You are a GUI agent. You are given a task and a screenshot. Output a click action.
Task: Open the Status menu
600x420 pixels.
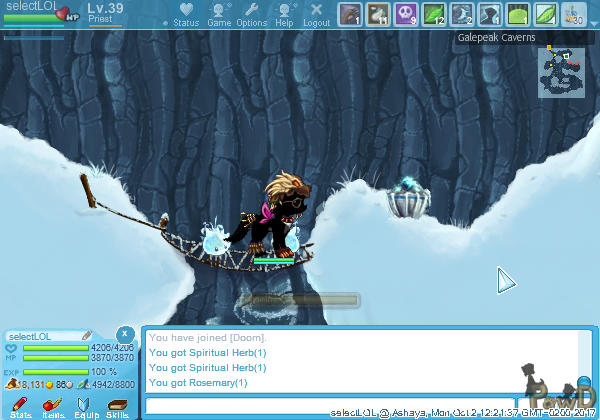pyautogui.click(x=186, y=14)
